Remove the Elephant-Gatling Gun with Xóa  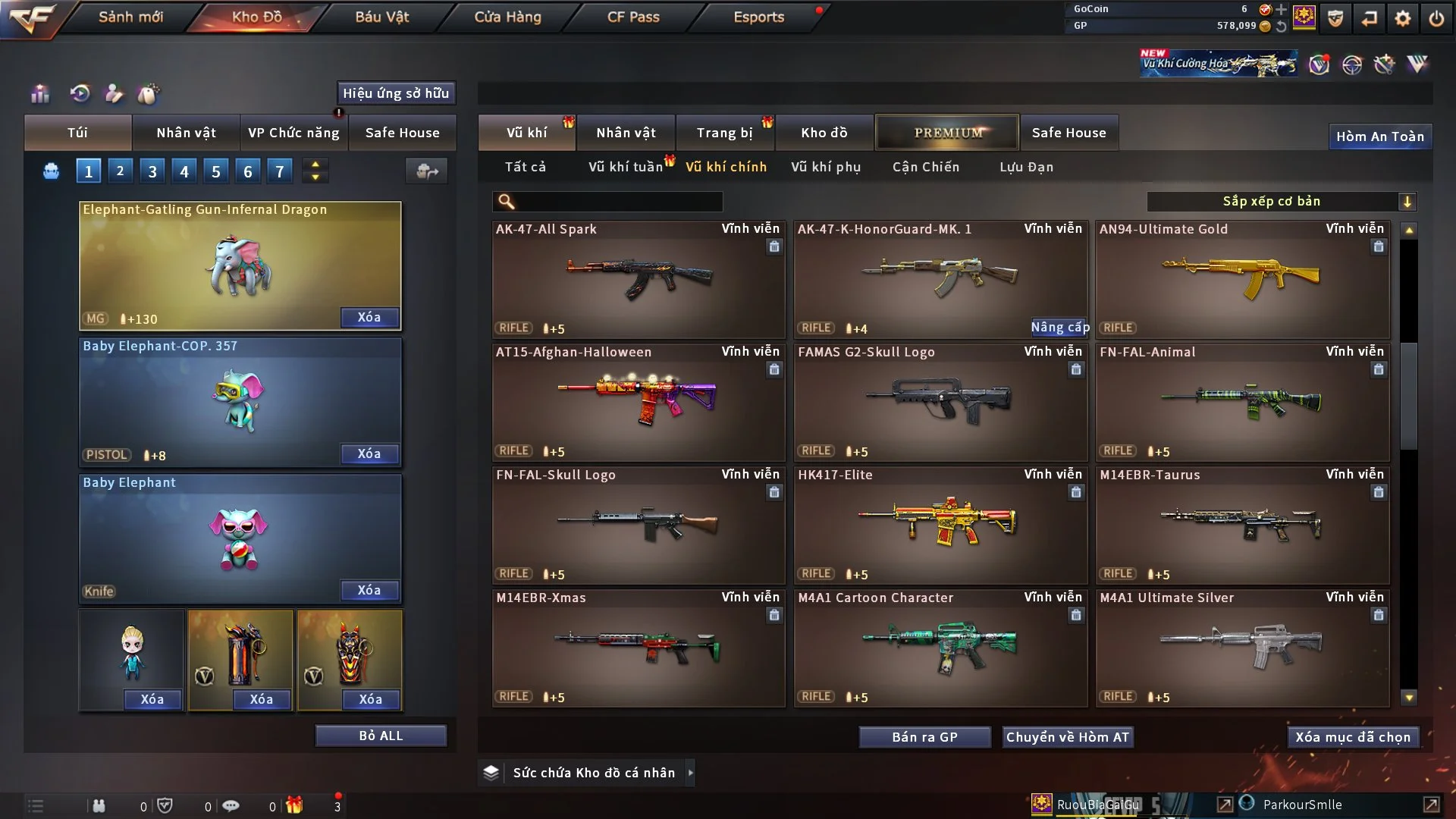click(369, 317)
